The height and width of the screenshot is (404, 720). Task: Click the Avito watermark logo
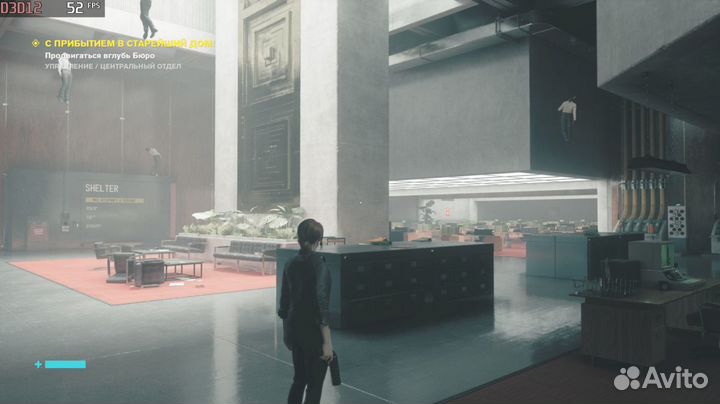pos(660,378)
